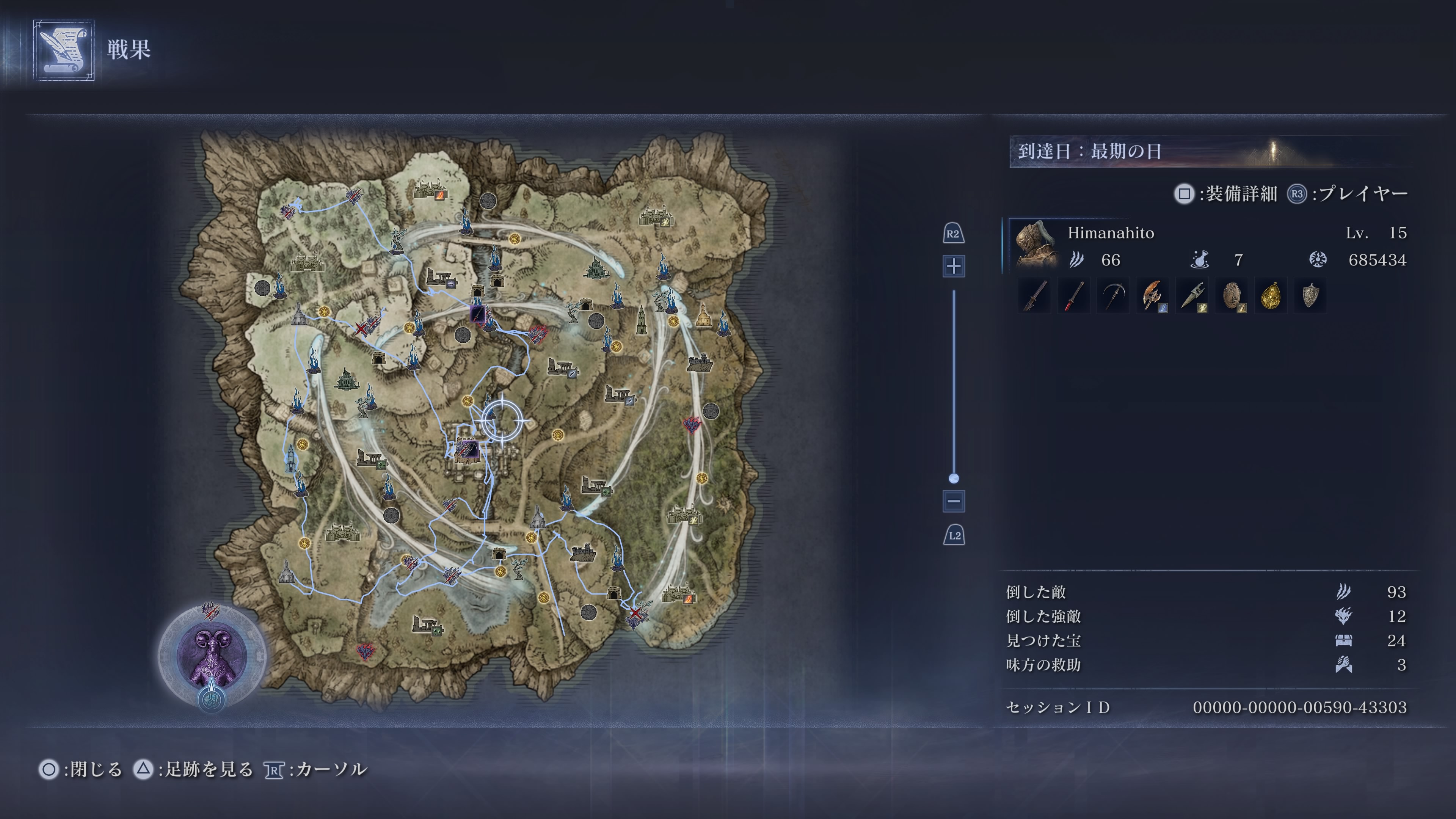This screenshot has width=1456, height=819.
Task: Adjust the map zoom slider handle
Action: (x=954, y=479)
